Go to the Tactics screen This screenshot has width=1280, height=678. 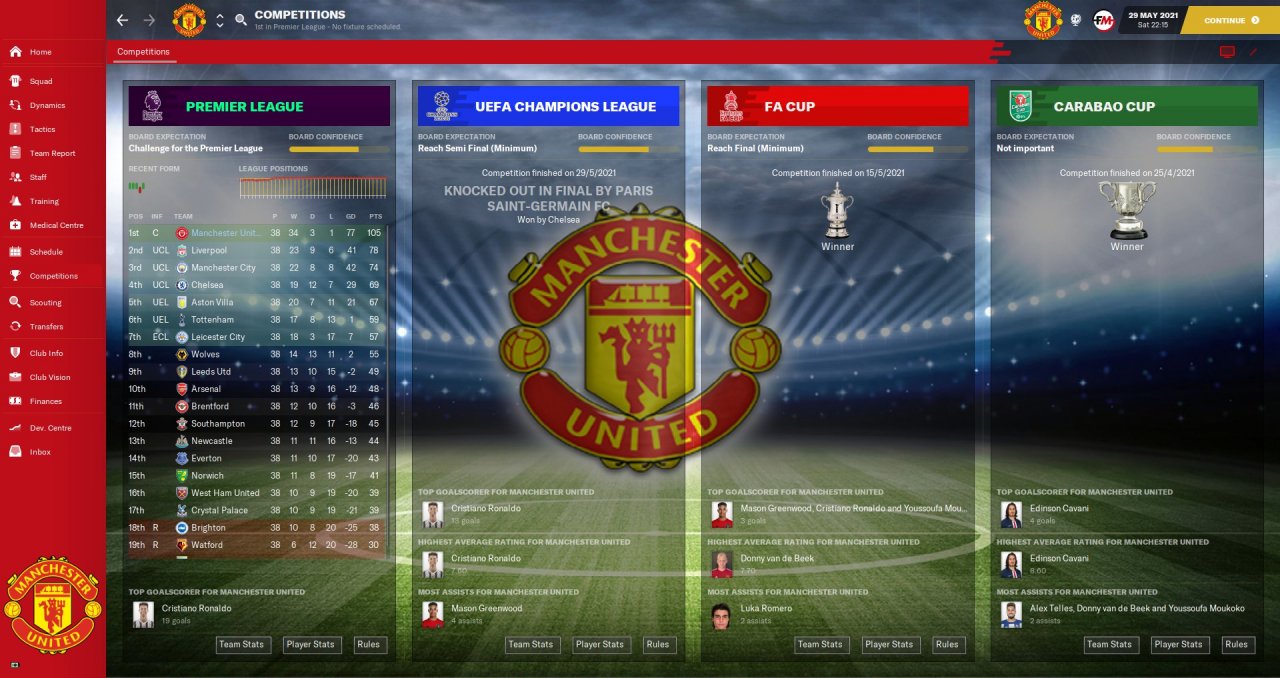point(42,129)
